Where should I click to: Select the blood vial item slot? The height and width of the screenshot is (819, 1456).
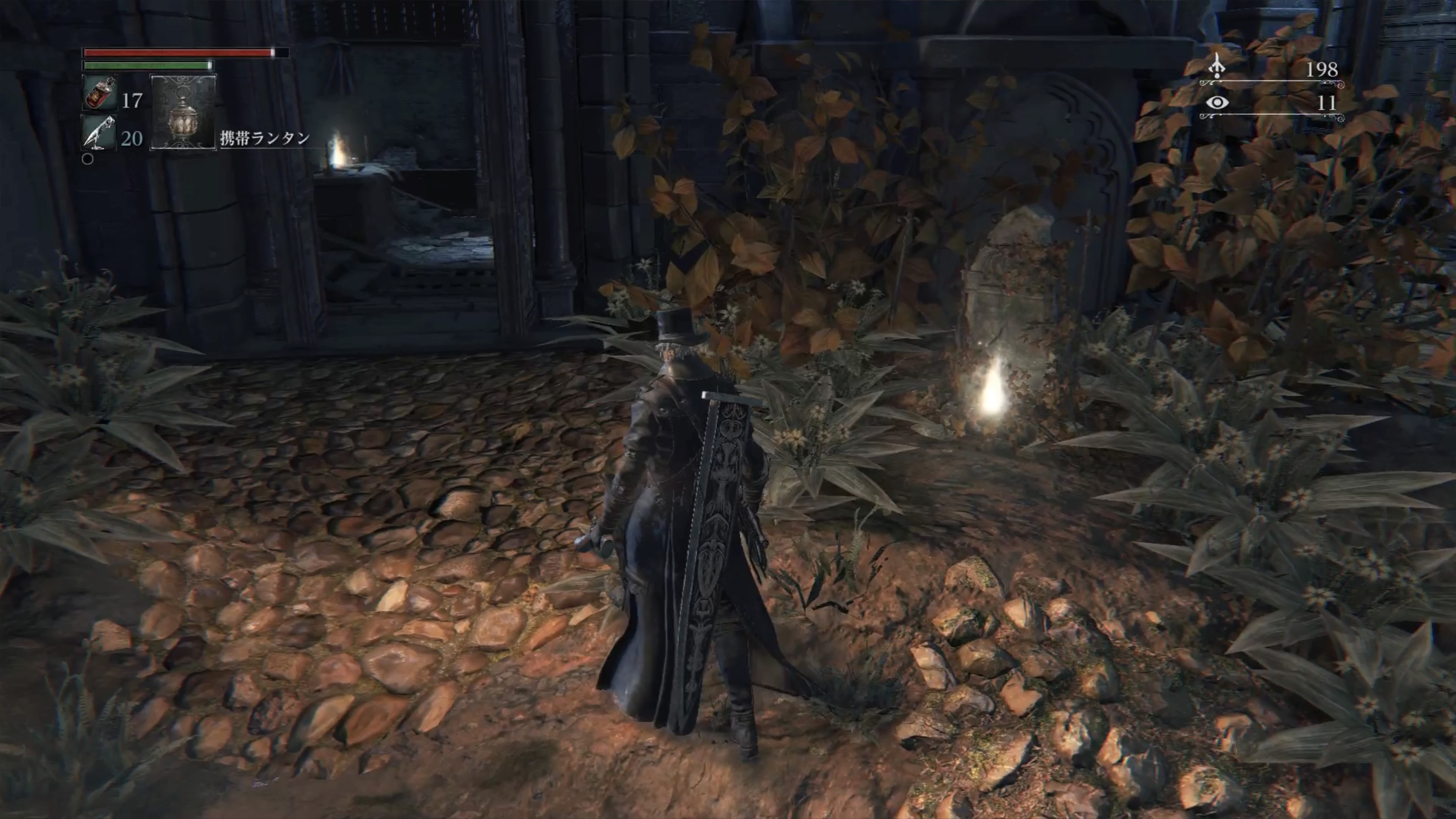pos(100,93)
